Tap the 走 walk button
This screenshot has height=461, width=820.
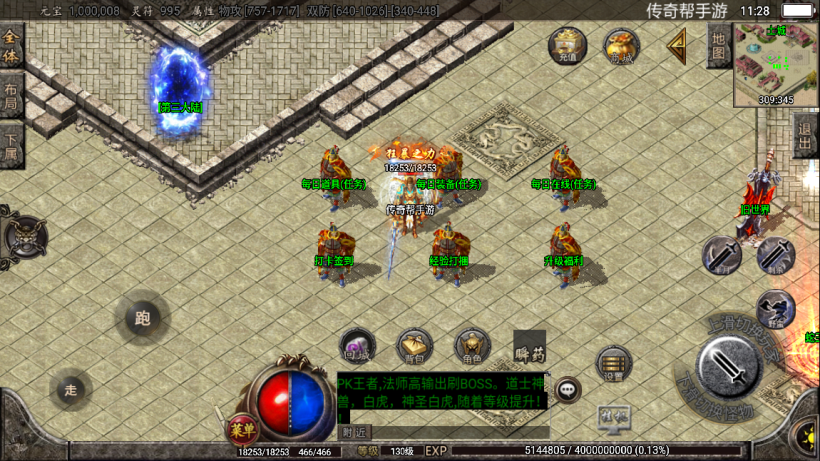point(70,389)
